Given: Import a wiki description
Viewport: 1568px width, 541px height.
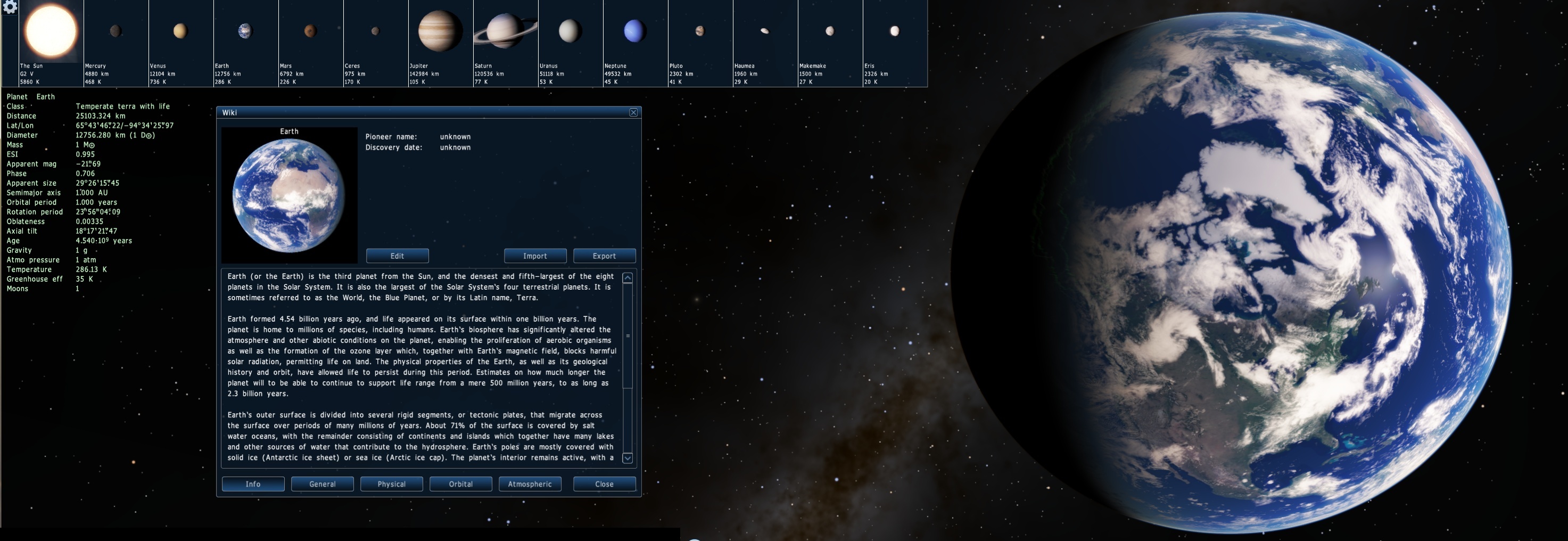Looking at the screenshot, I should (x=535, y=256).
